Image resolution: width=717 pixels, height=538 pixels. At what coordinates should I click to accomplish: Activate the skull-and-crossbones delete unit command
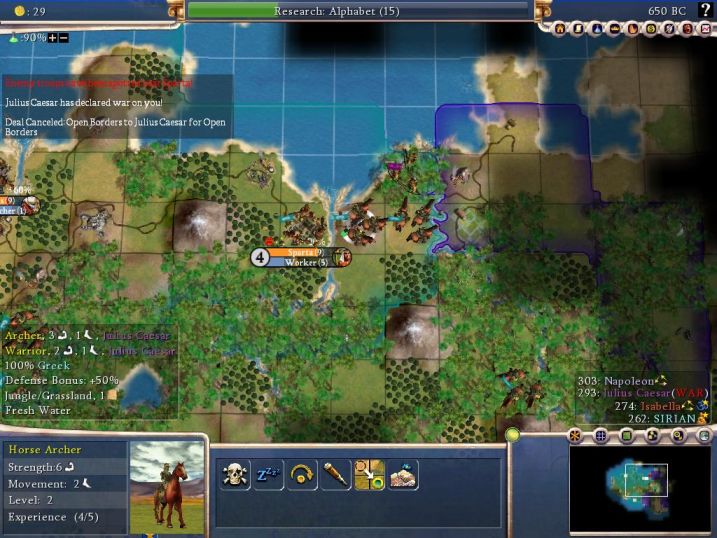click(235, 475)
